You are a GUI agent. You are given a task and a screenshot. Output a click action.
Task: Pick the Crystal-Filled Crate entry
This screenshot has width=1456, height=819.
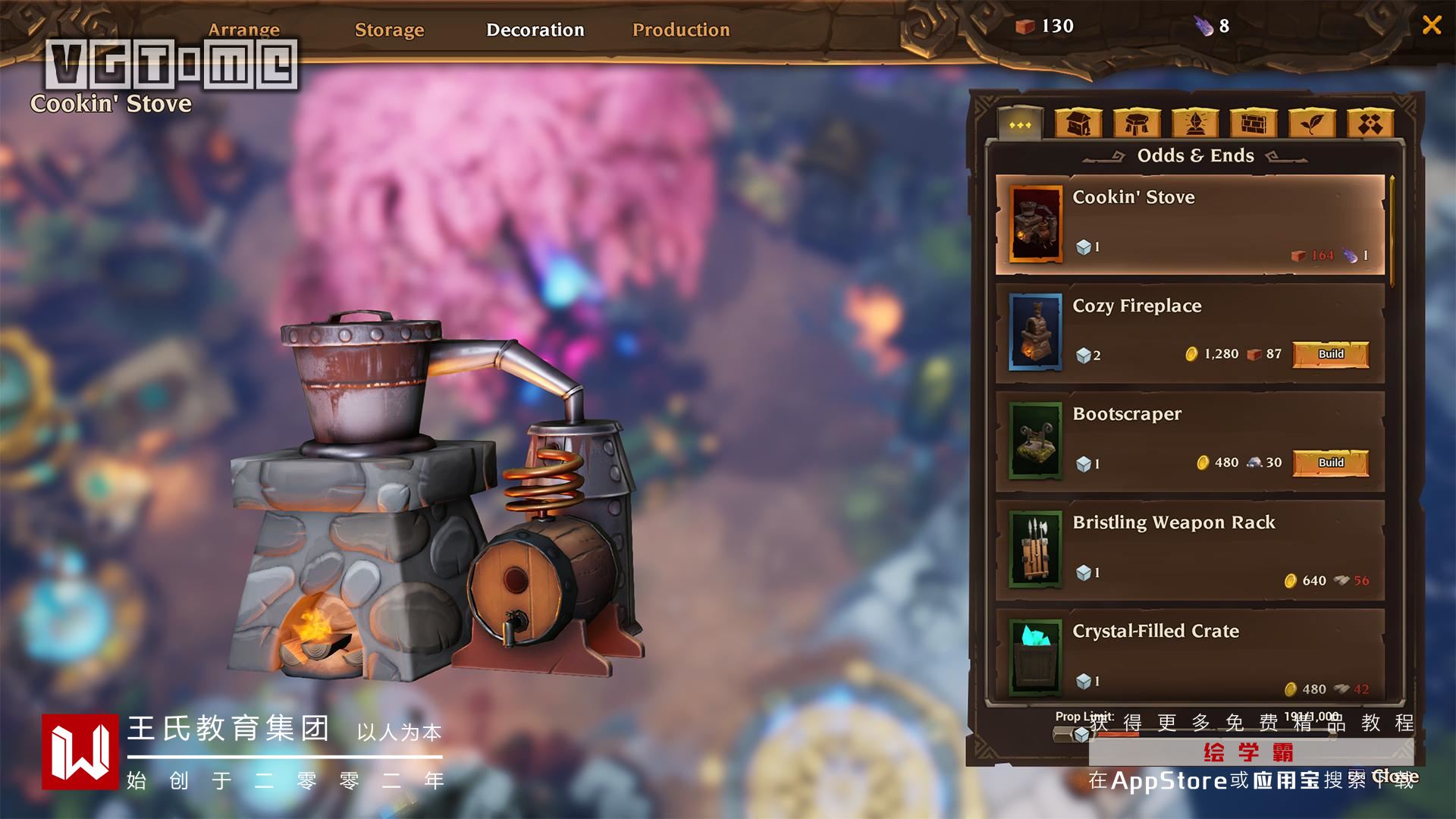click(x=1189, y=656)
